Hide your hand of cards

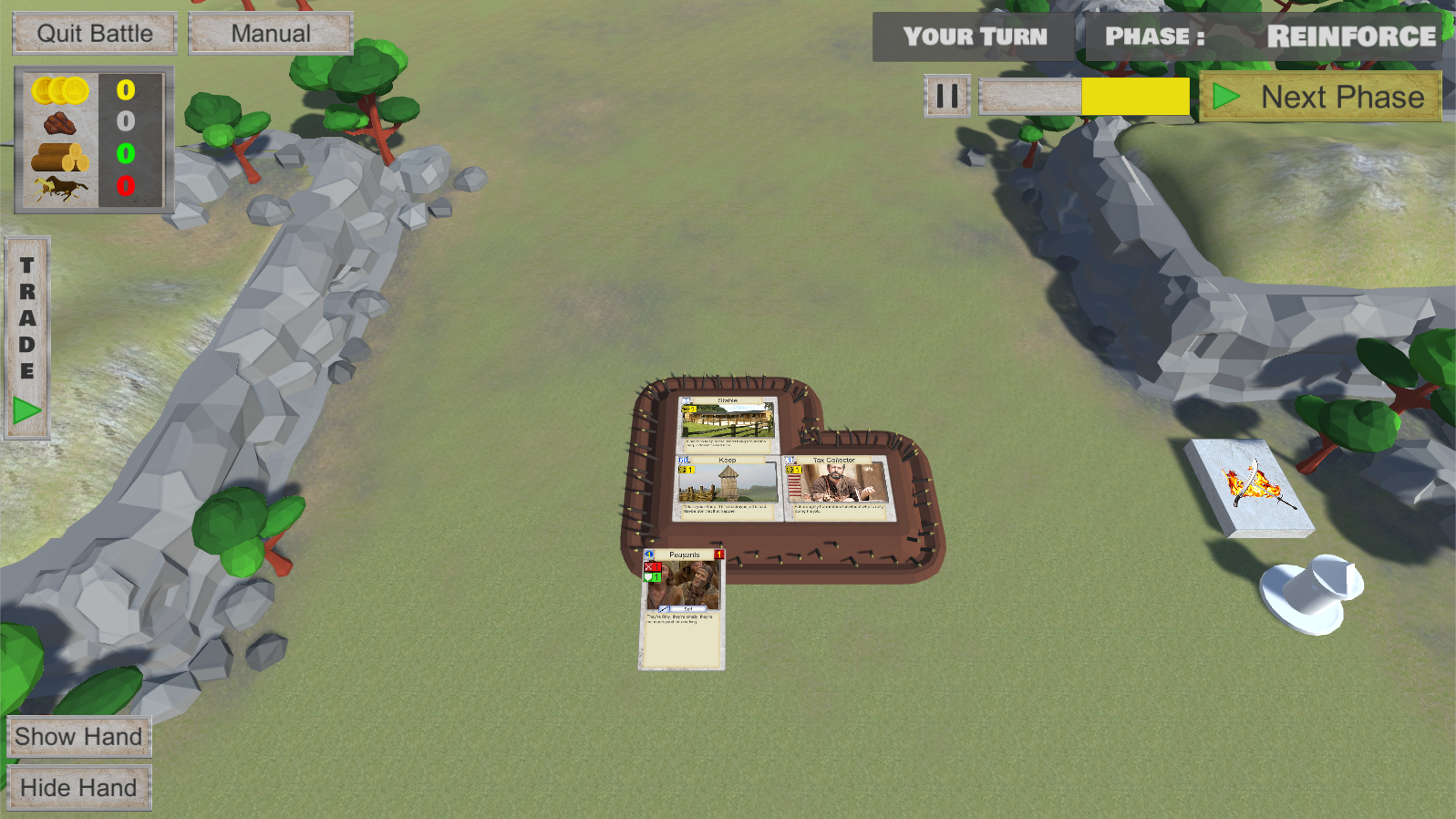(78, 788)
